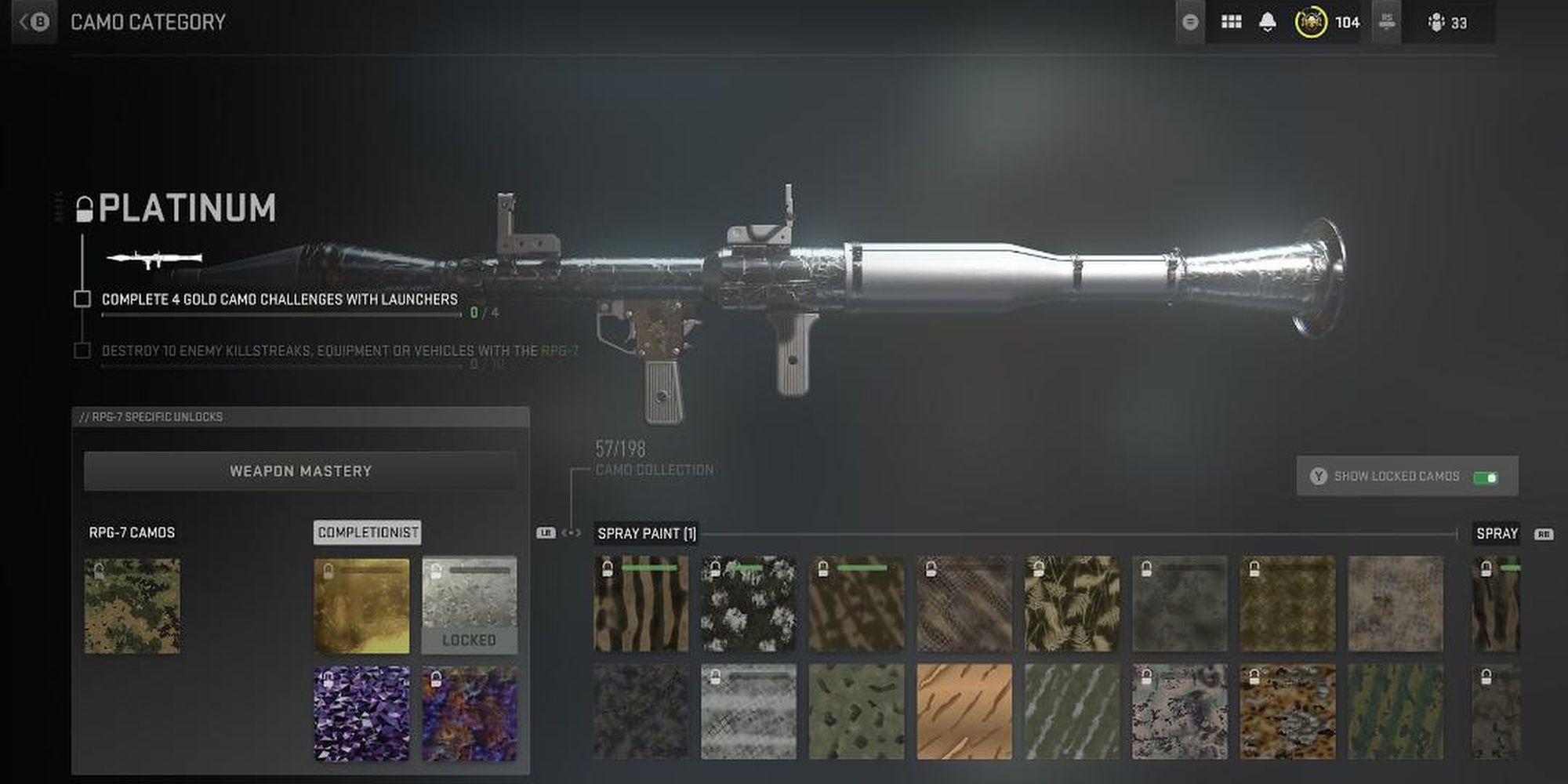Screen dimensions: 1568x784
Task: Select the Completionist tab
Action: [366, 532]
